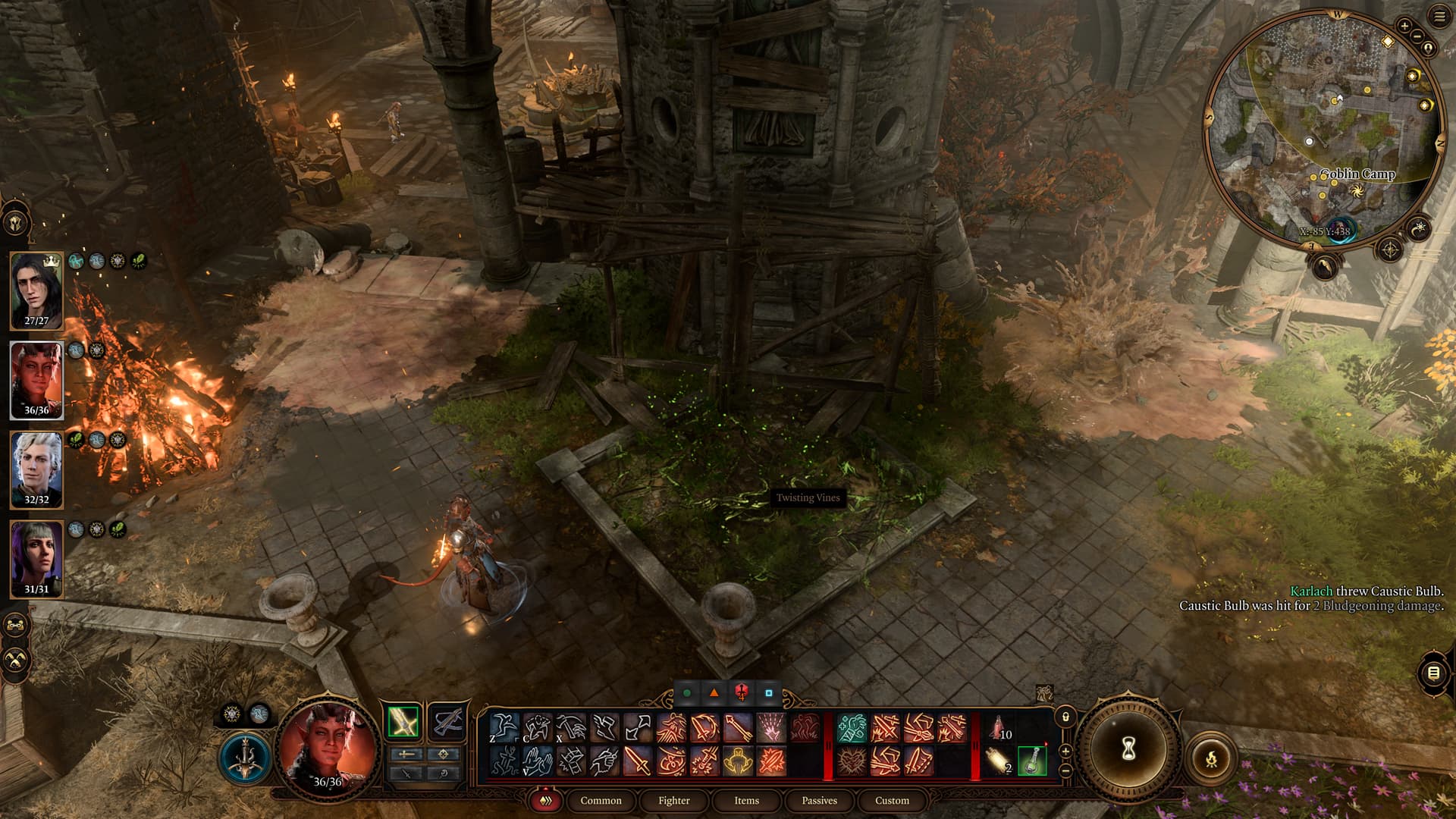Select the Passives hotbar tab
Screen dimensions: 1456x819
[x=819, y=800]
